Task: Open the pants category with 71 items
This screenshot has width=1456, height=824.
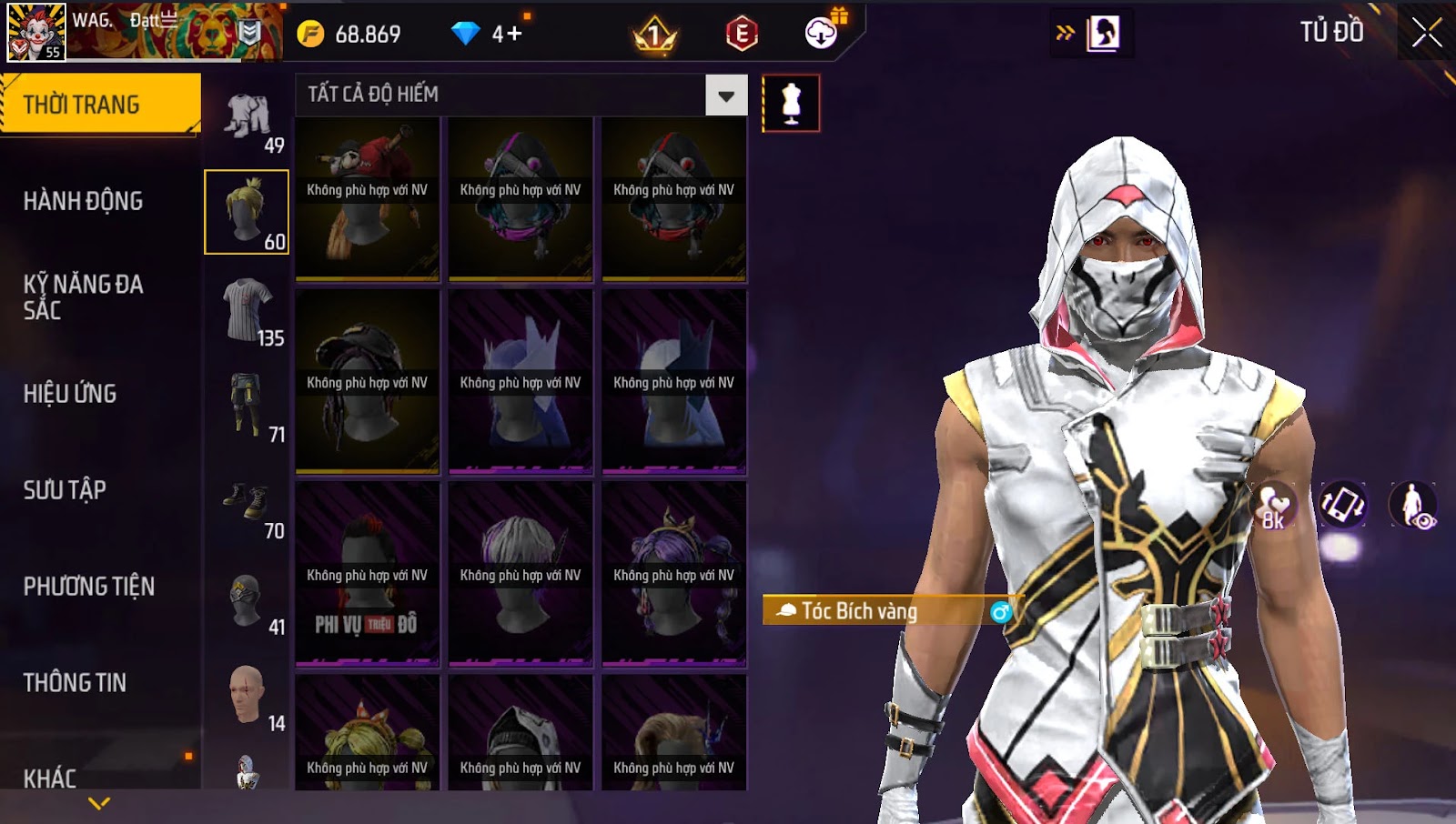Action: [x=248, y=407]
